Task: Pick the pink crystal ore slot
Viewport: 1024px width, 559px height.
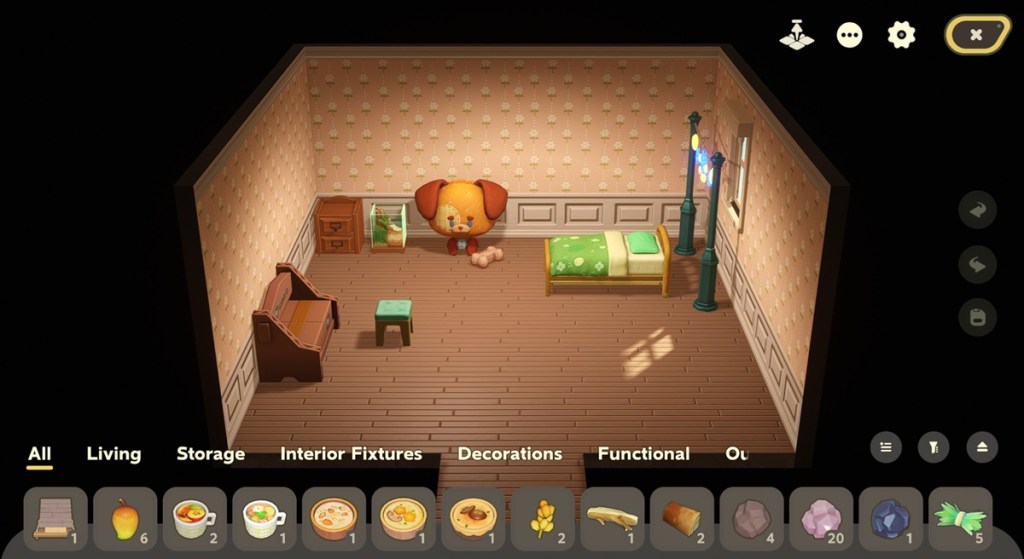Action: pos(821,519)
